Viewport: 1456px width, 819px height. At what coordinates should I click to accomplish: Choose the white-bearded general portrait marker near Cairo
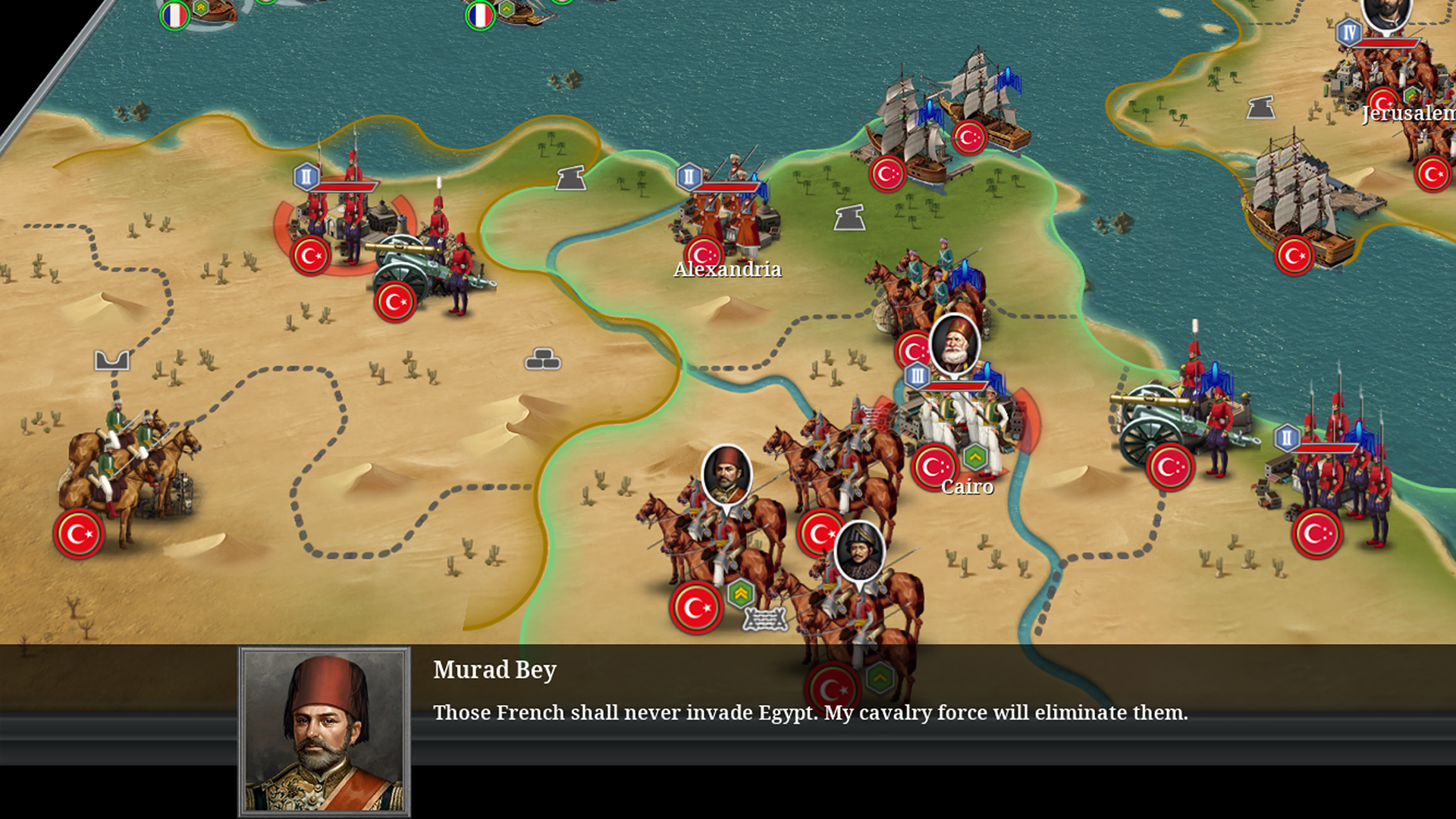coord(954,344)
